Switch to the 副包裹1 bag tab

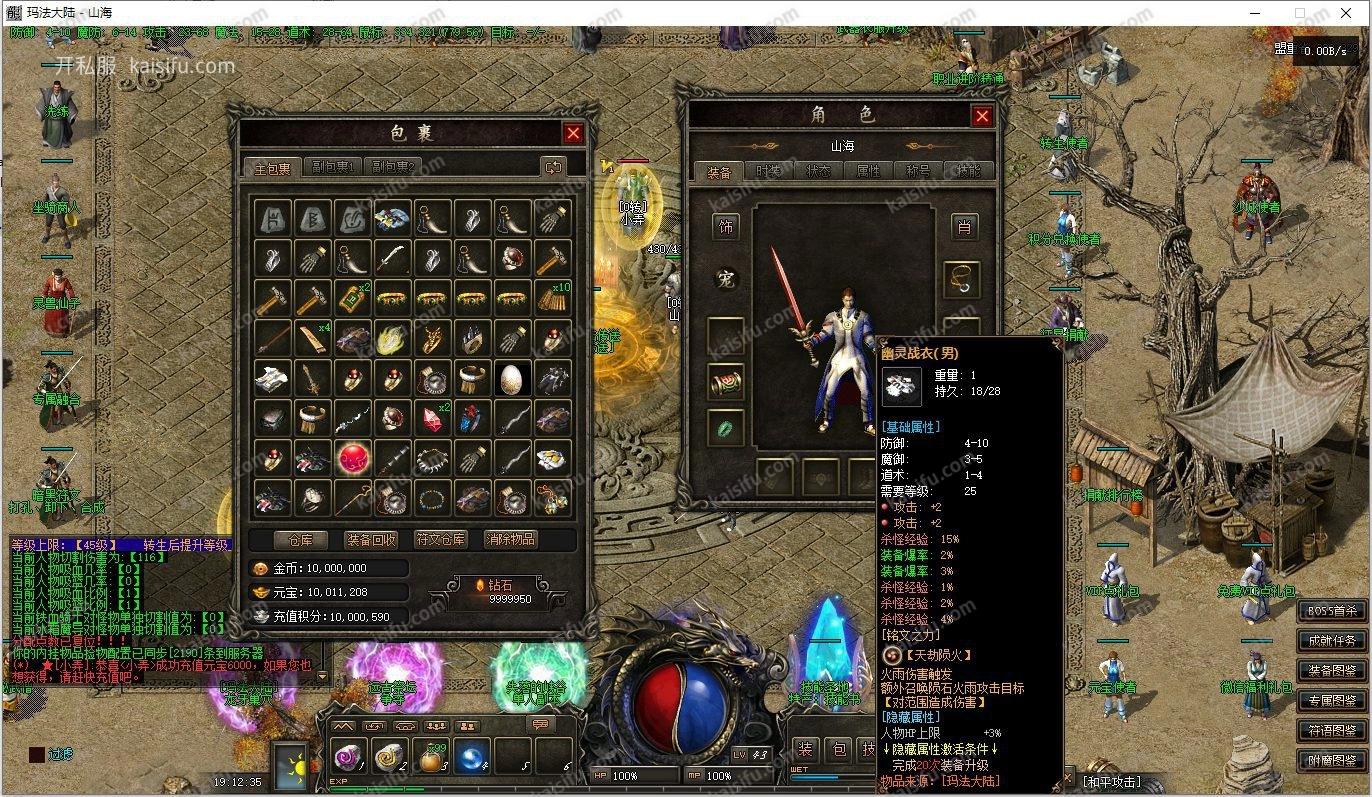coord(335,167)
